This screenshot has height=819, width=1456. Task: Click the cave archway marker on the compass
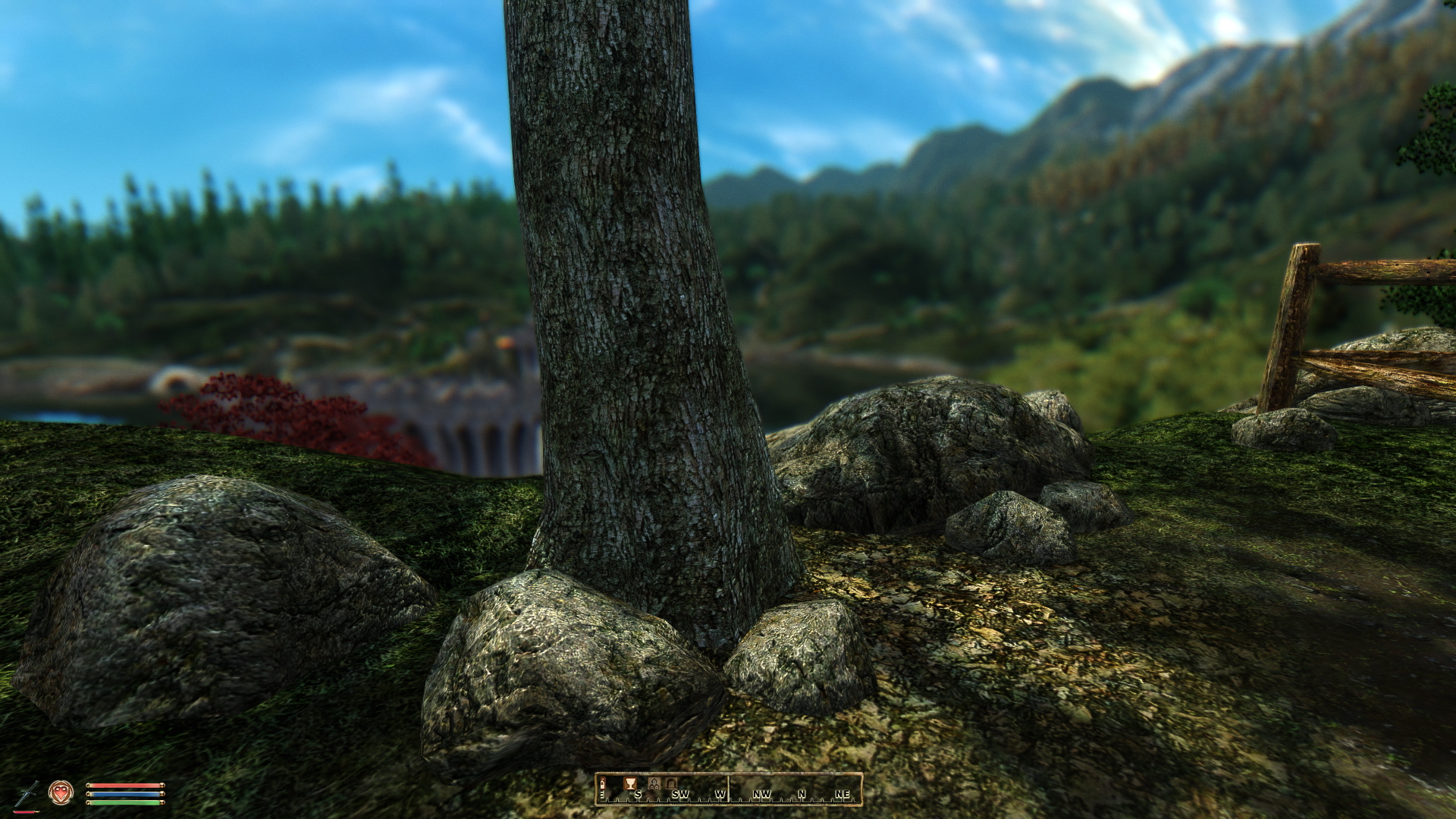pos(670,783)
